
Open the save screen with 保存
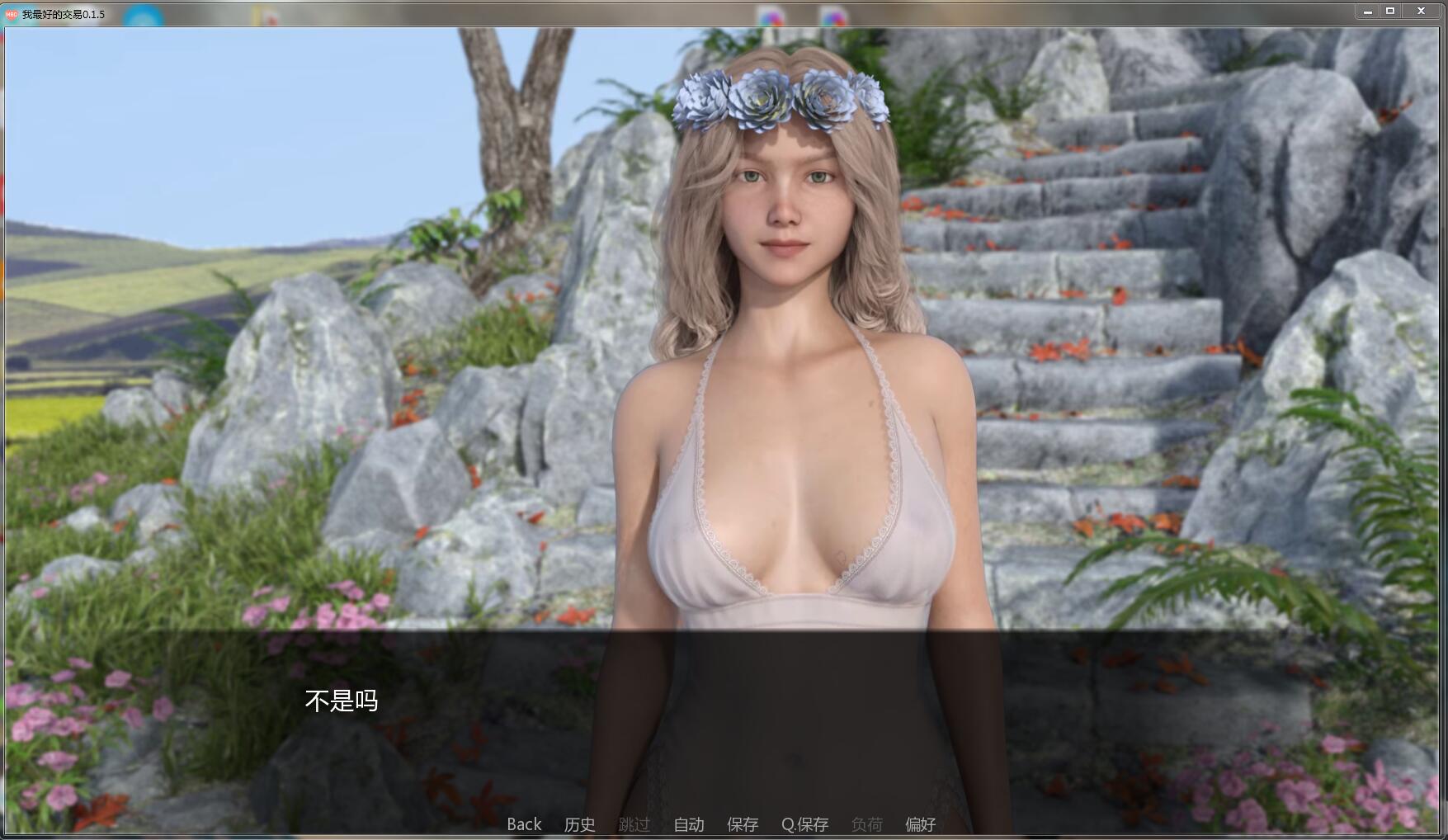[743, 823]
